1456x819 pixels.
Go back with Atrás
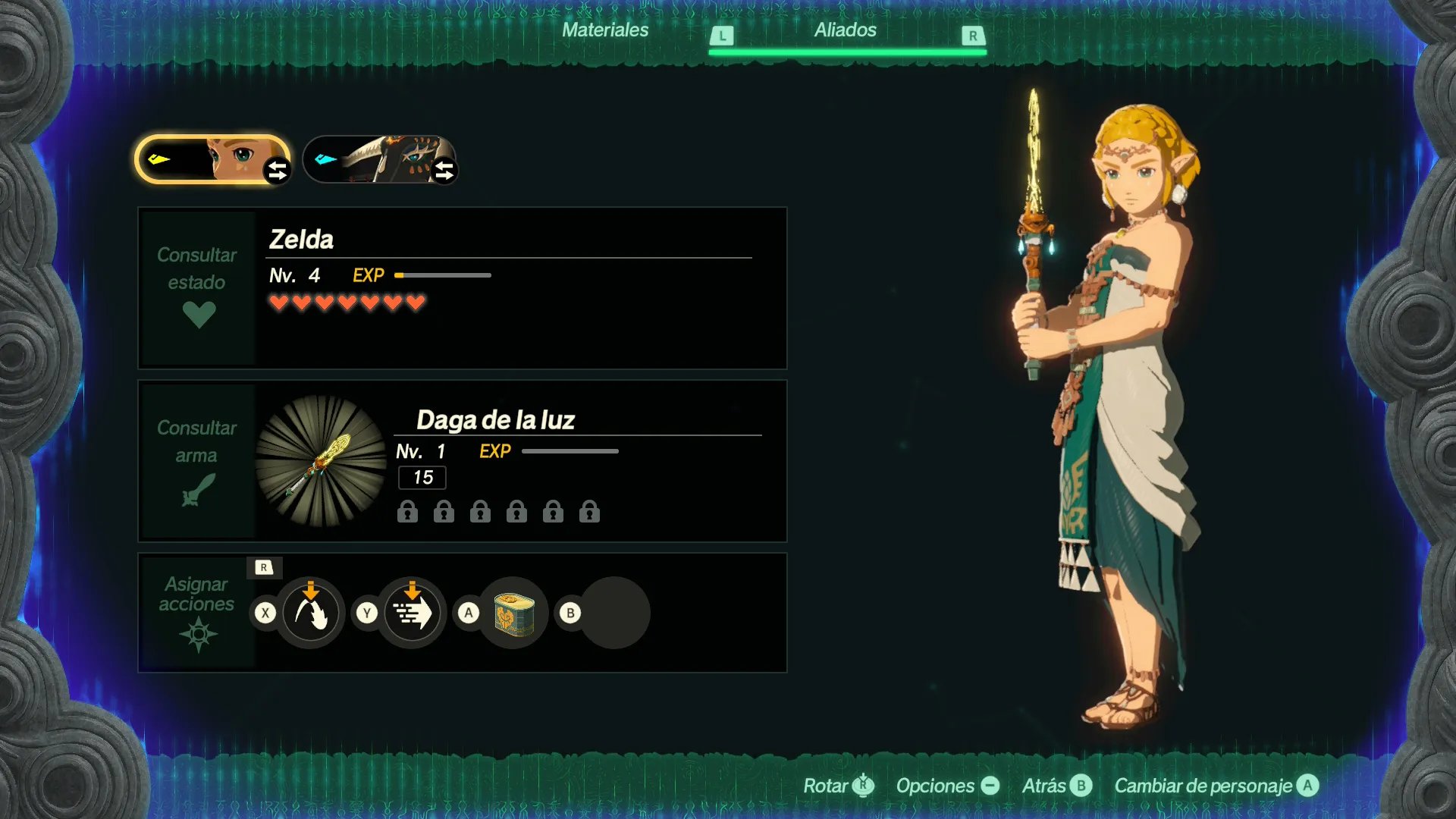click(1056, 786)
